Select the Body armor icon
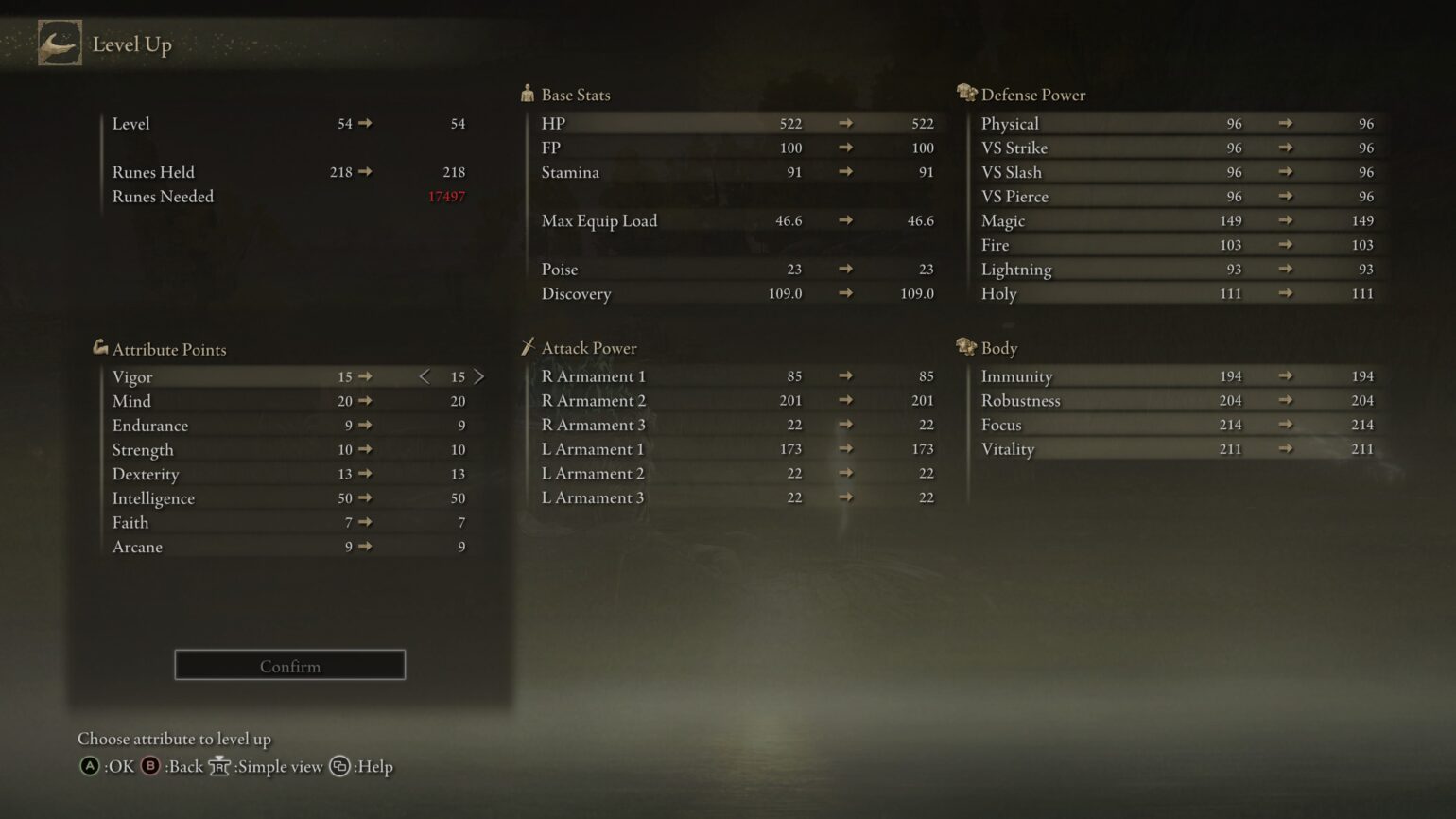This screenshot has height=819, width=1456. point(965,346)
